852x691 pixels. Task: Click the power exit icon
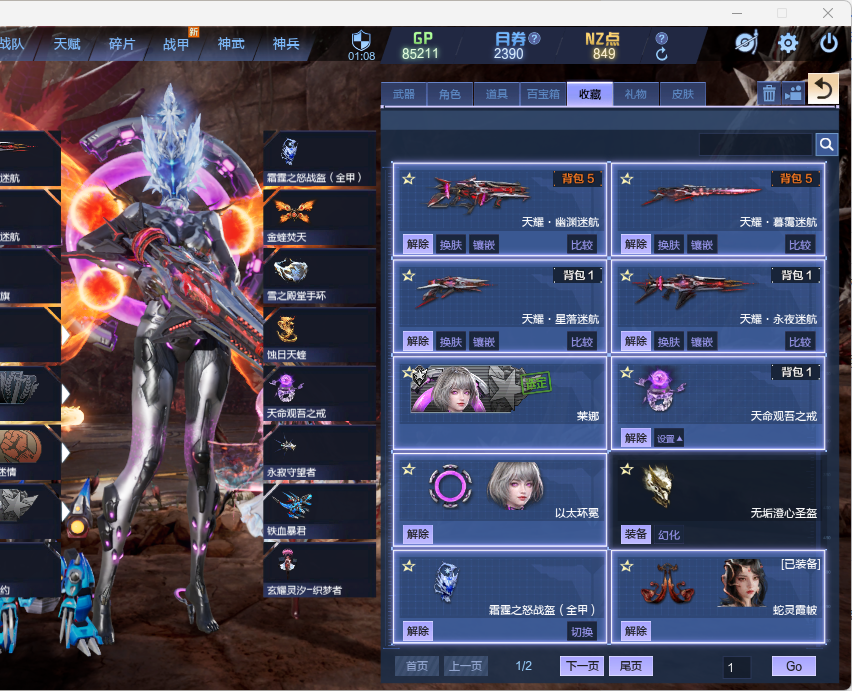click(829, 43)
